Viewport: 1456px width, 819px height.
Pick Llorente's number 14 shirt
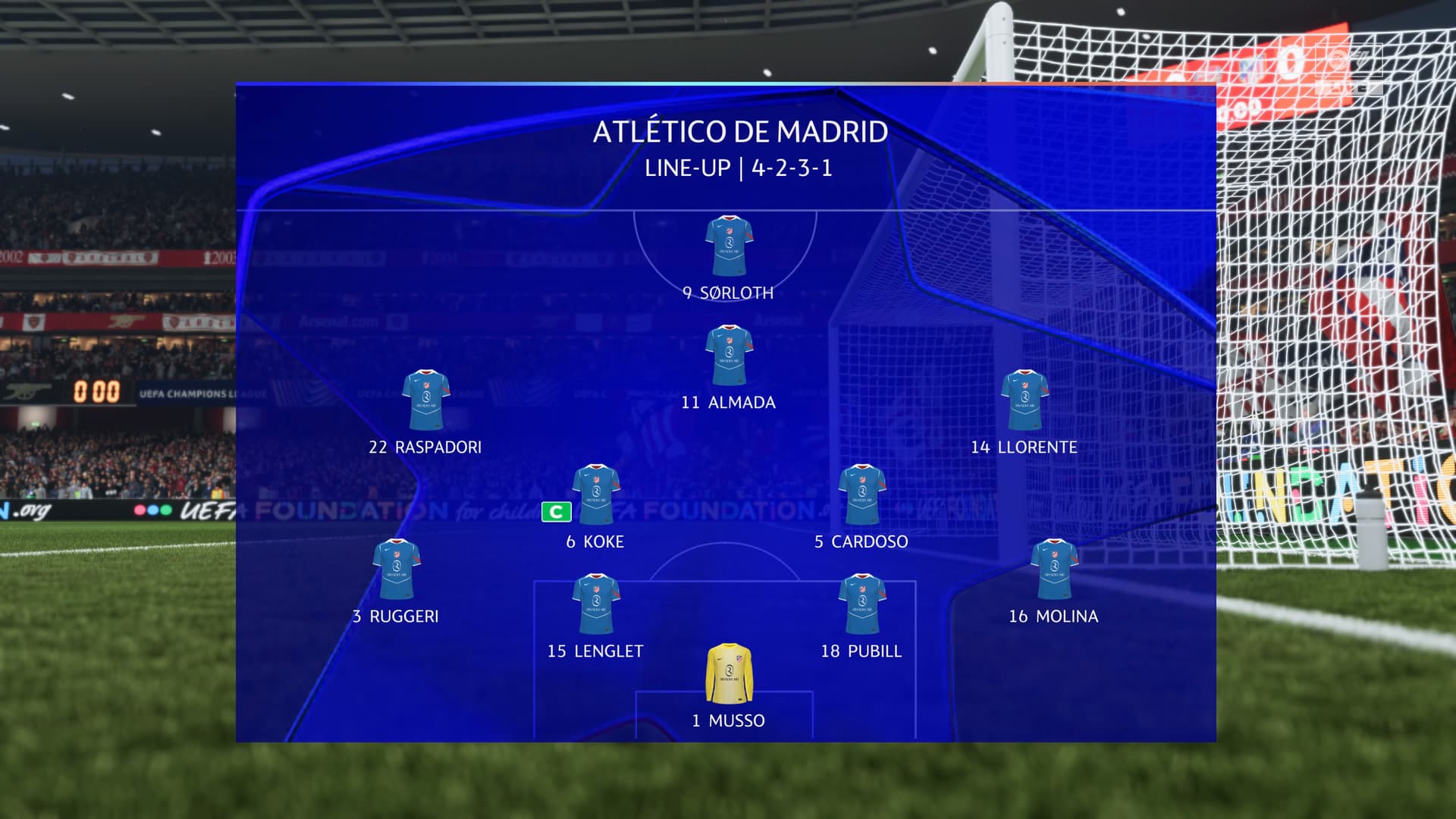[1025, 400]
